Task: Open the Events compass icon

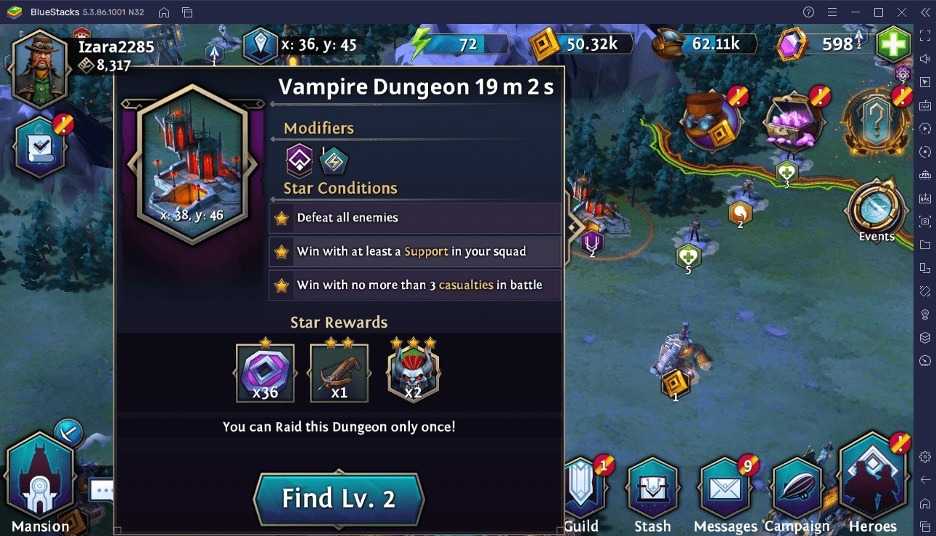Action: click(x=875, y=209)
